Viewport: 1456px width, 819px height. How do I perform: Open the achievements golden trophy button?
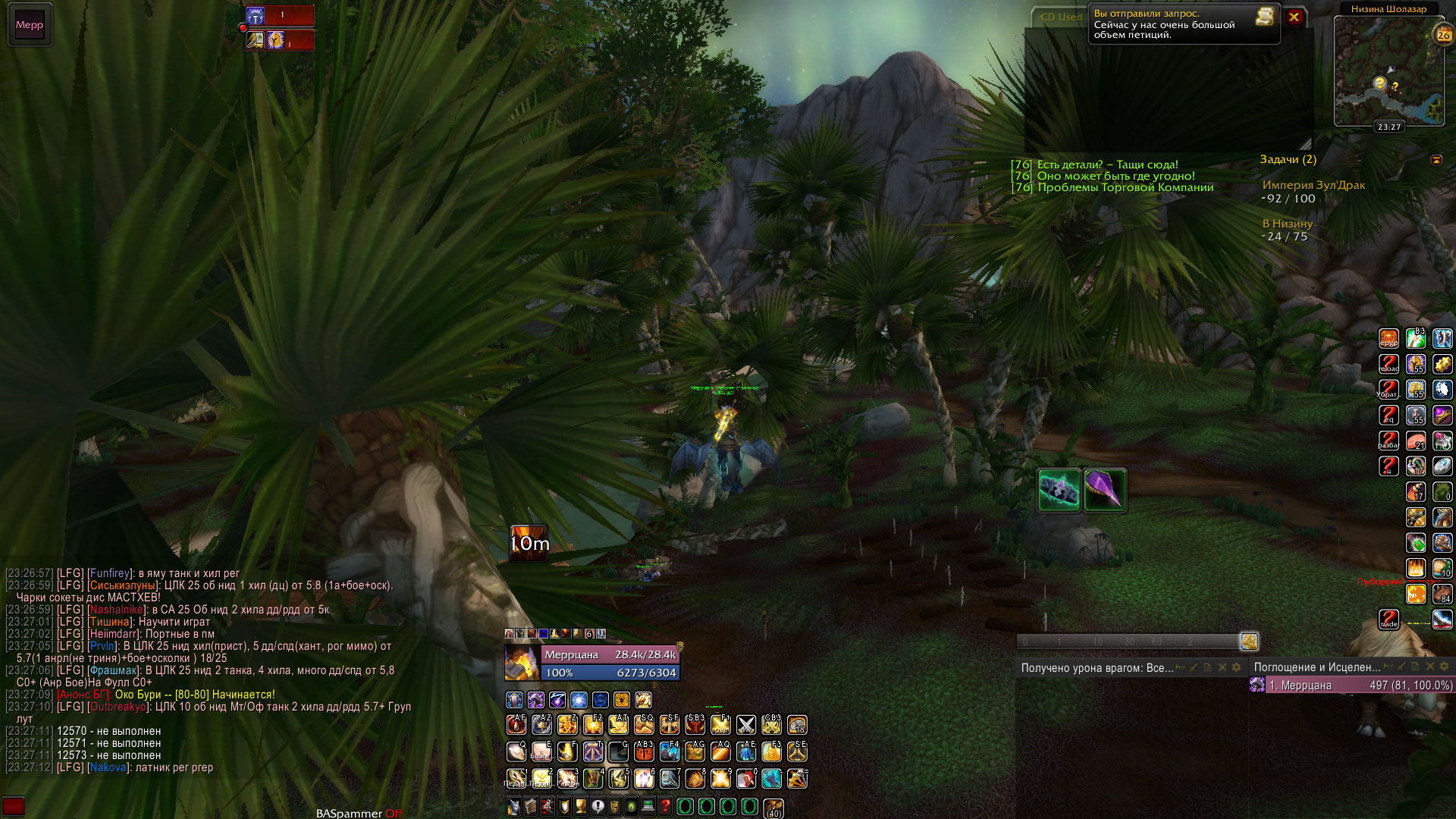point(581,806)
